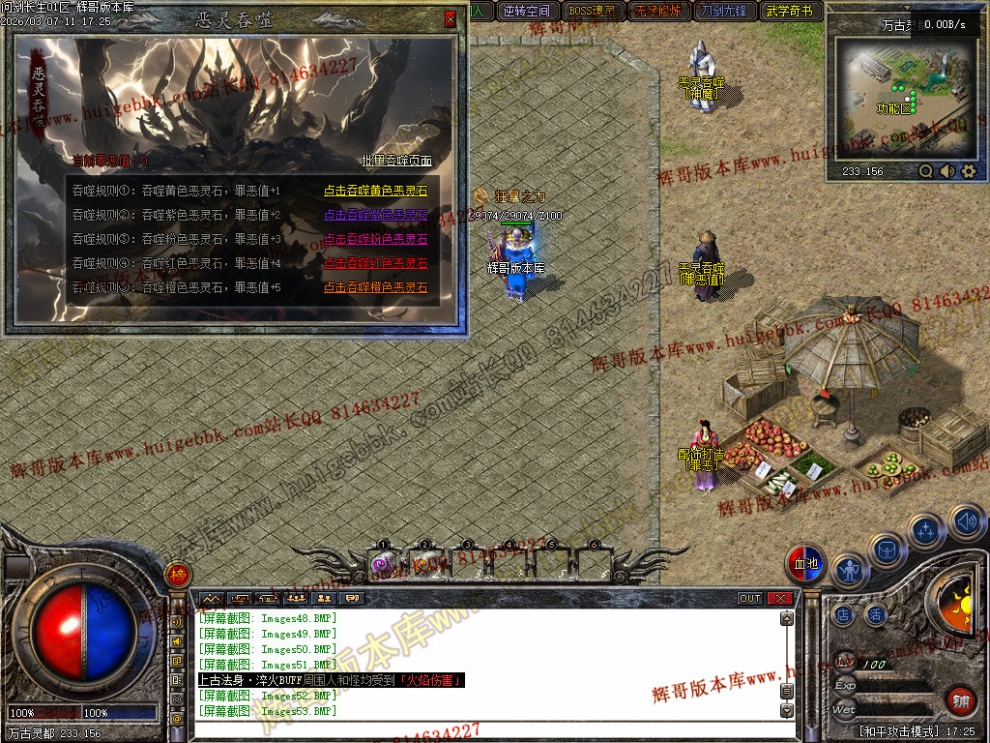Image resolution: width=990 pixels, height=743 pixels.
Task: Select the red evil spirit stone devour link
Action: point(374,263)
